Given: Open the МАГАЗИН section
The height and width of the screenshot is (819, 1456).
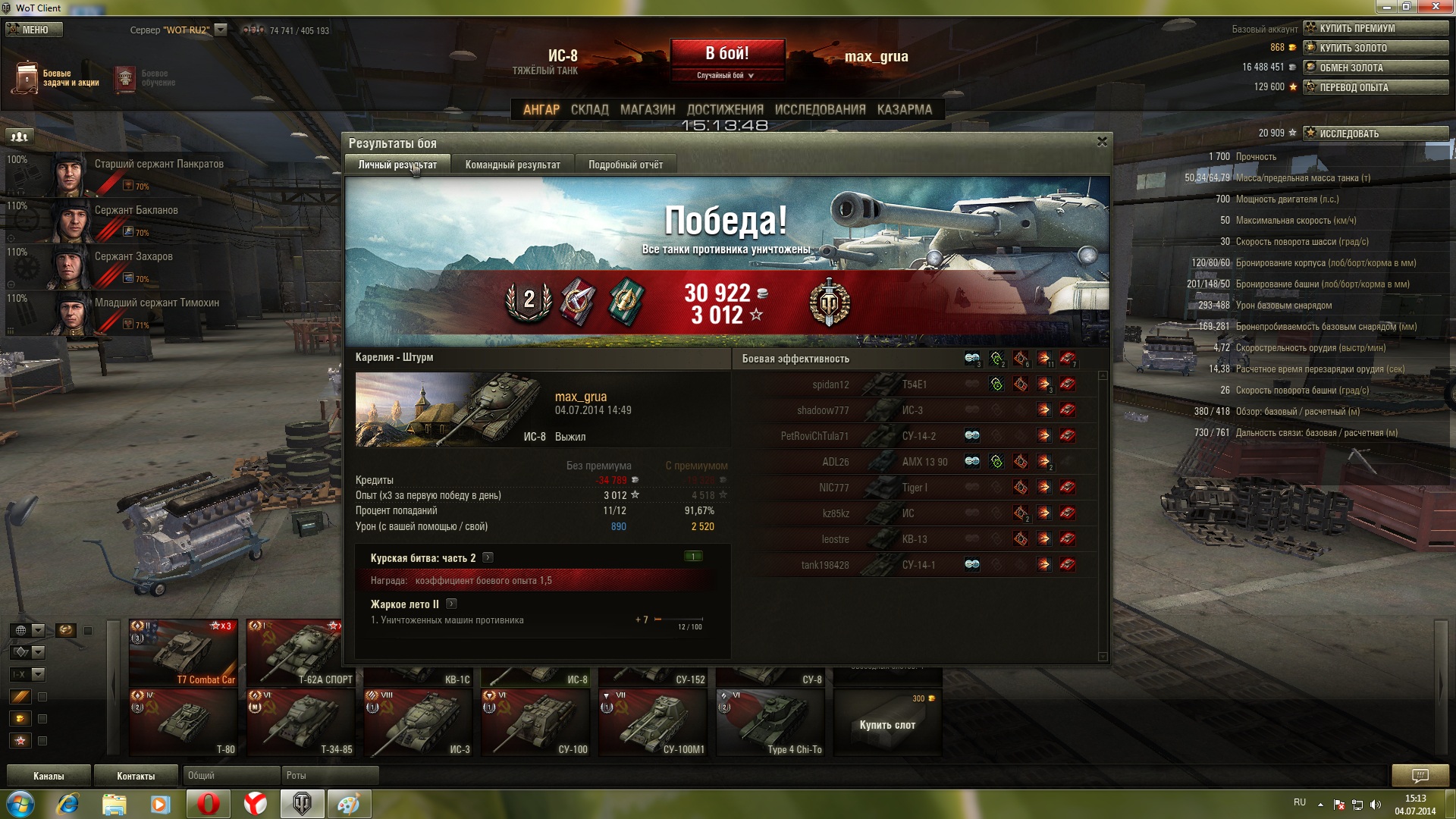Looking at the screenshot, I should 647,109.
